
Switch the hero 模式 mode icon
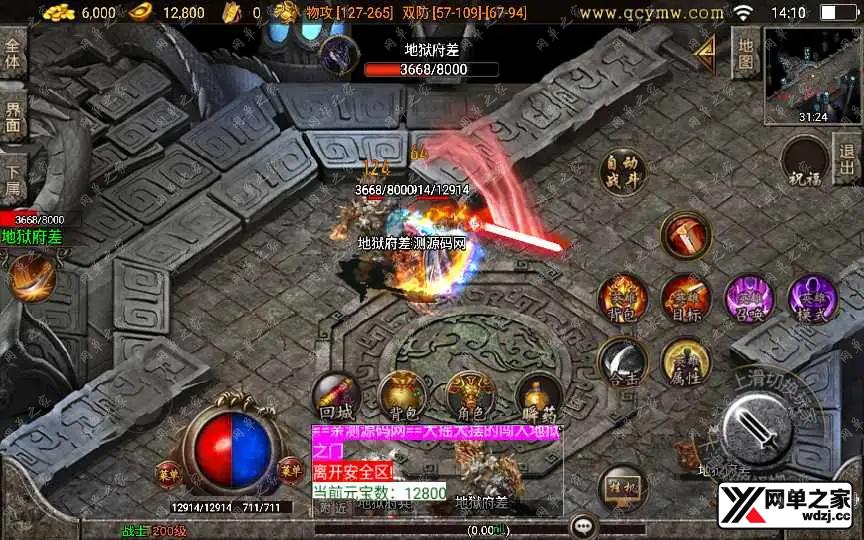pyautogui.click(x=812, y=300)
